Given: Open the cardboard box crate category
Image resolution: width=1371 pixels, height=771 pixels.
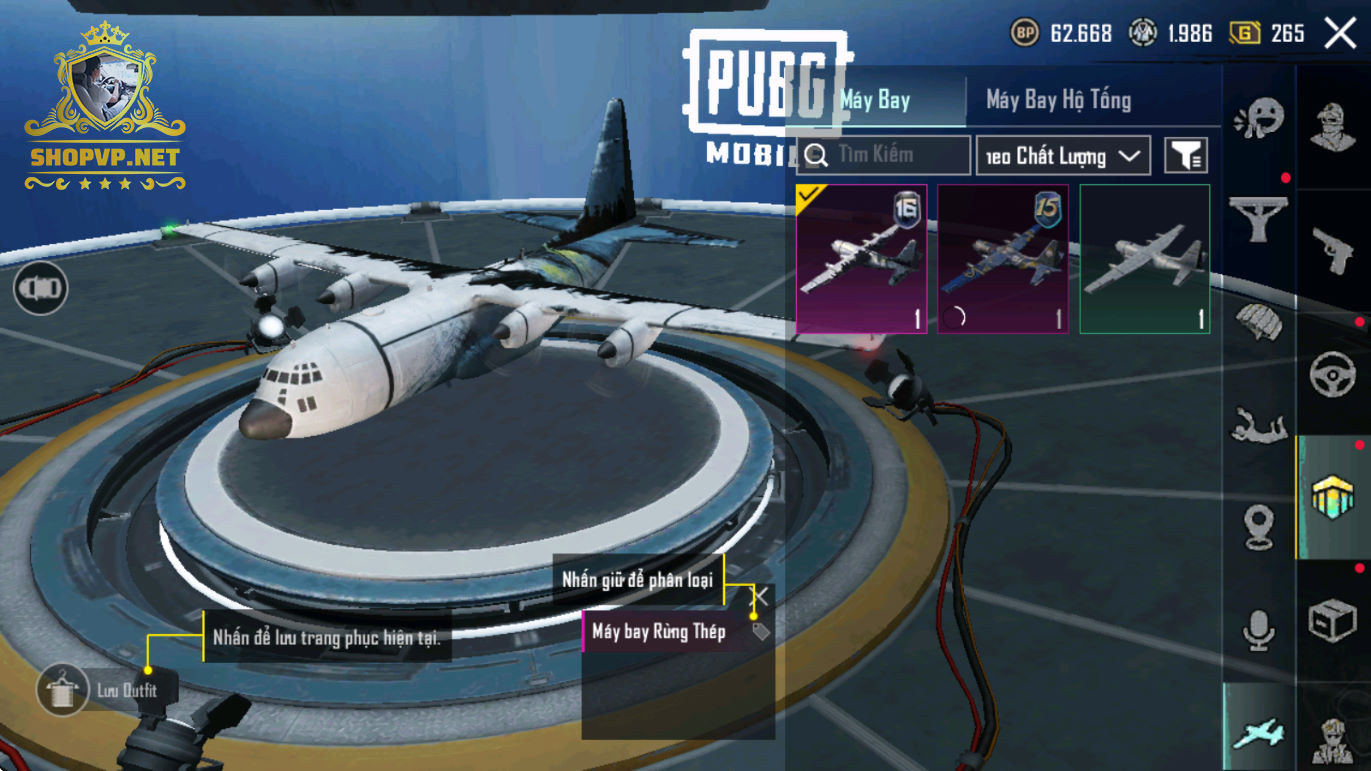Looking at the screenshot, I should point(1333,621).
